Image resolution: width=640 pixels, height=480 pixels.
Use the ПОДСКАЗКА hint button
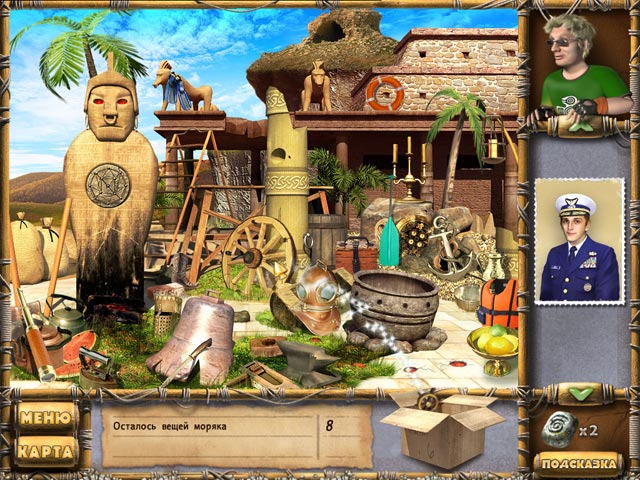pos(580,462)
